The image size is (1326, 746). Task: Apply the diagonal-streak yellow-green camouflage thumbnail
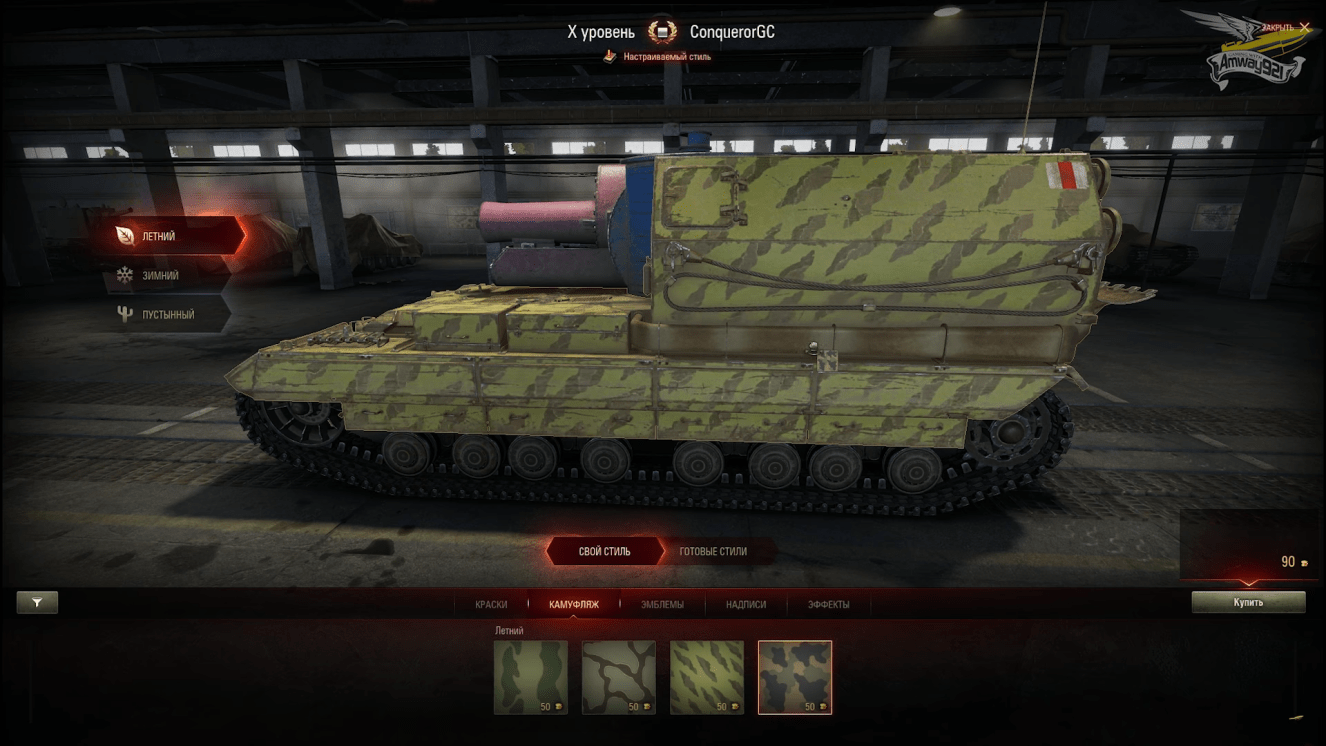[x=707, y=677]
